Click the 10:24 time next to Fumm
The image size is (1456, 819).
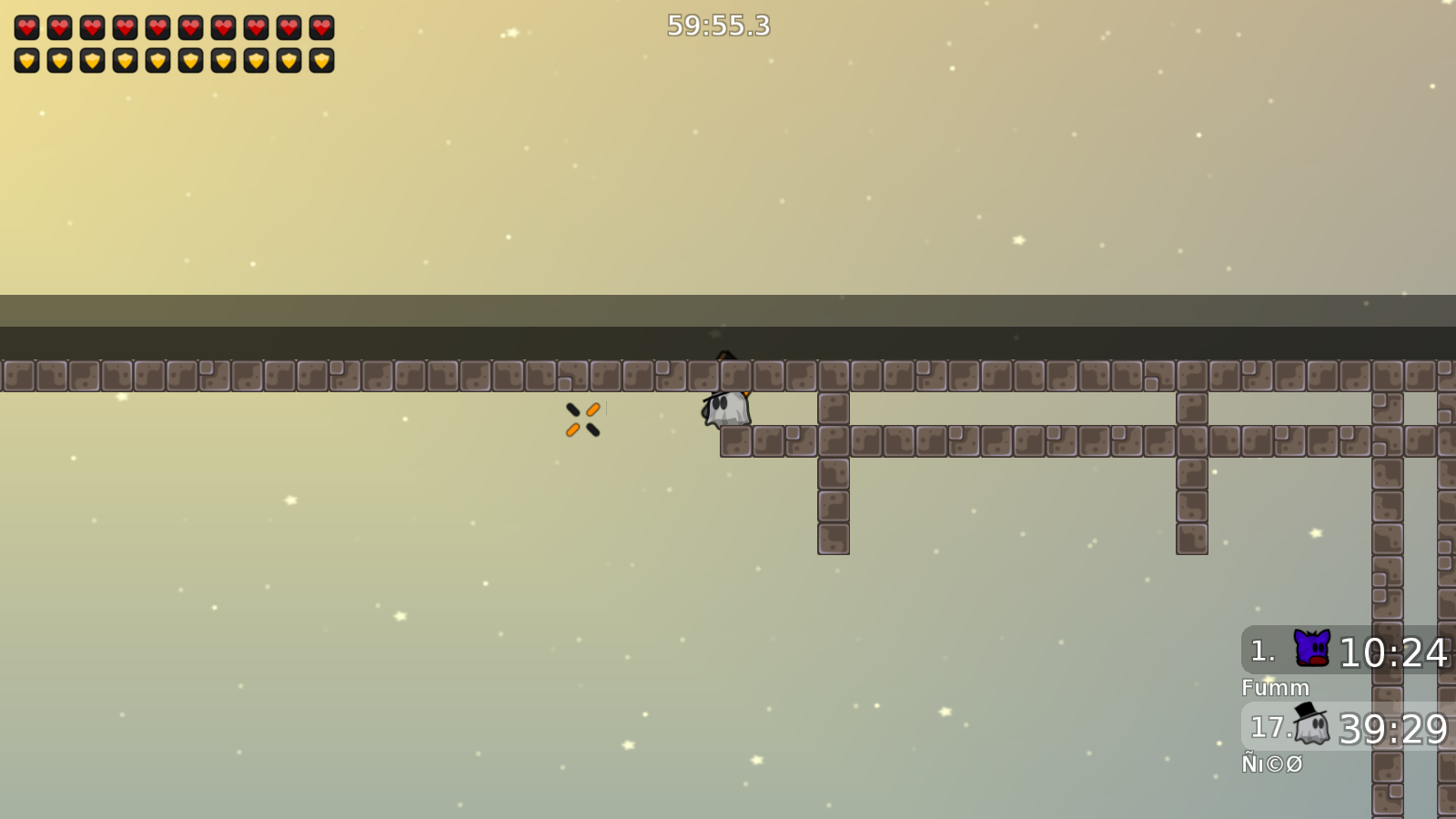click(x=1394, y=651)
